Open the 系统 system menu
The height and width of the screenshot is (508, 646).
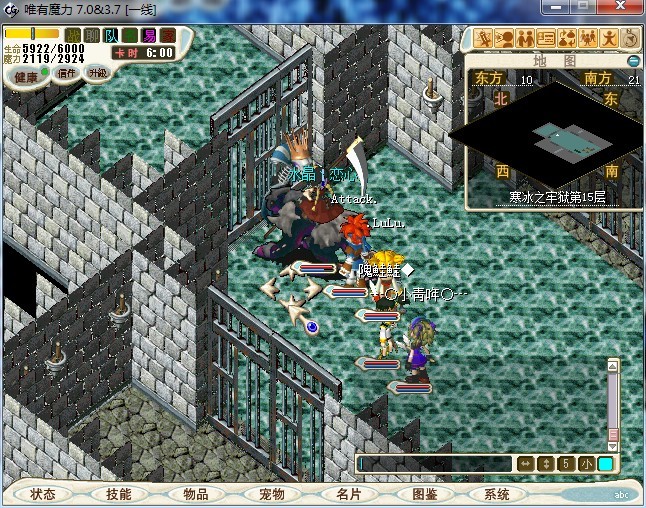pos(497,494)
